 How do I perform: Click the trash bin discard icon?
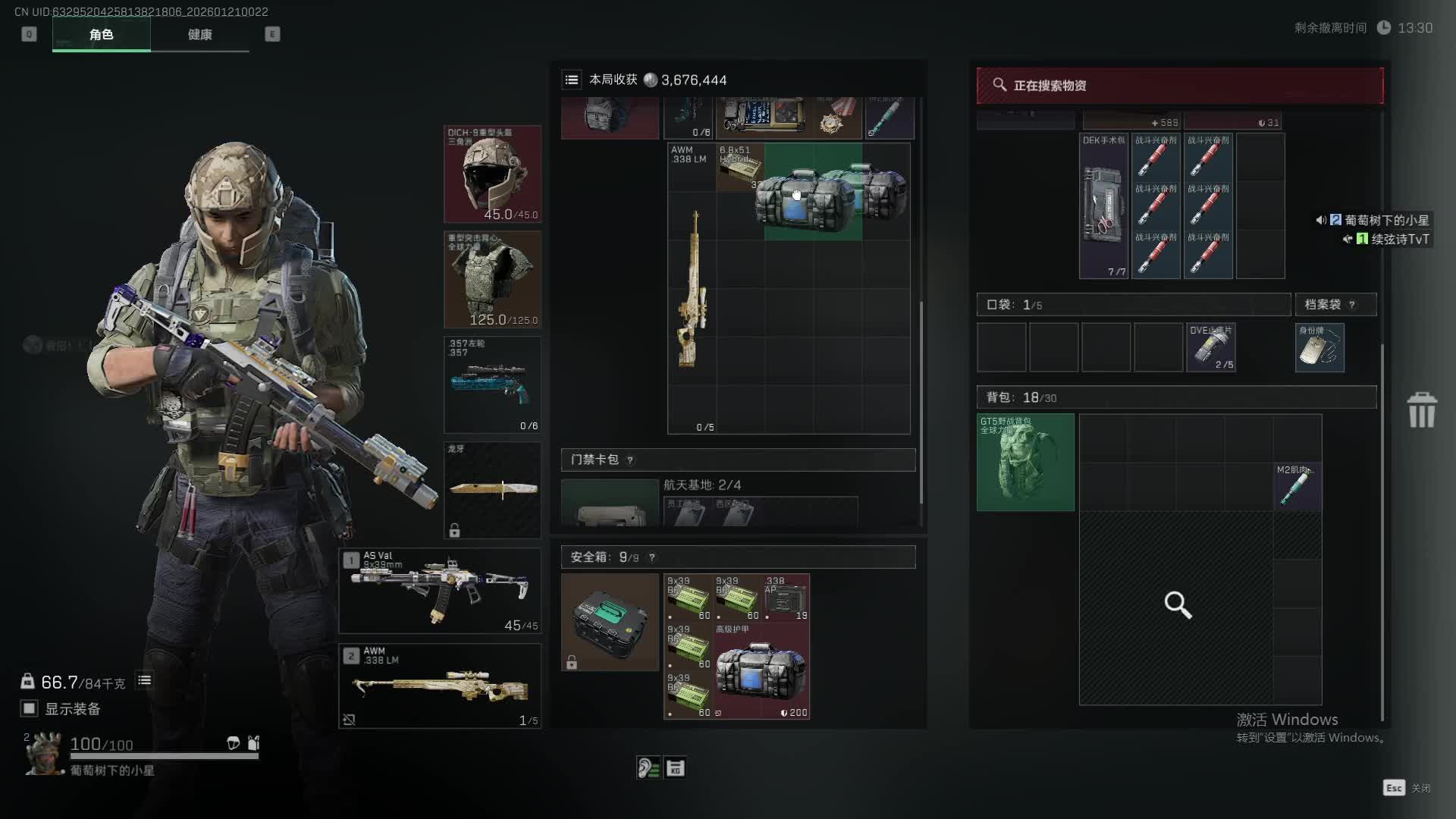pyautogui.click(x=1422, y=410)
